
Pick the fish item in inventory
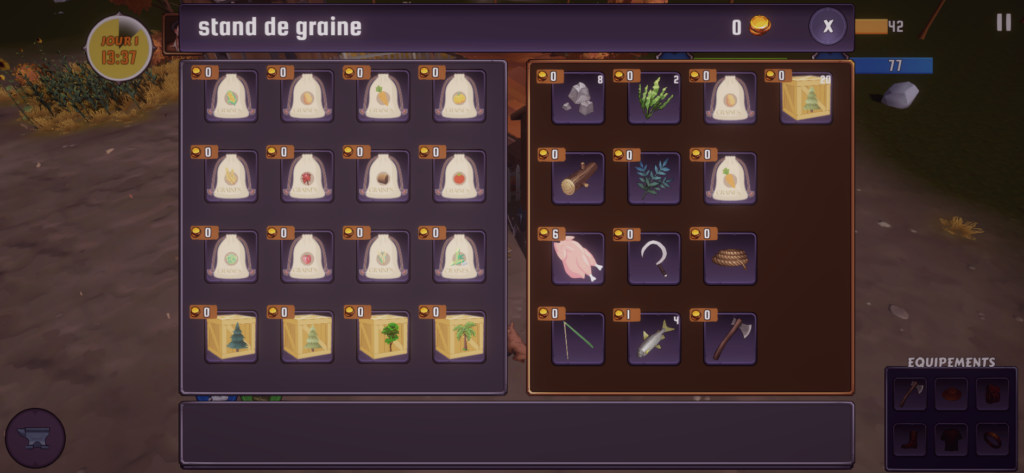click(x=654, y=339)
